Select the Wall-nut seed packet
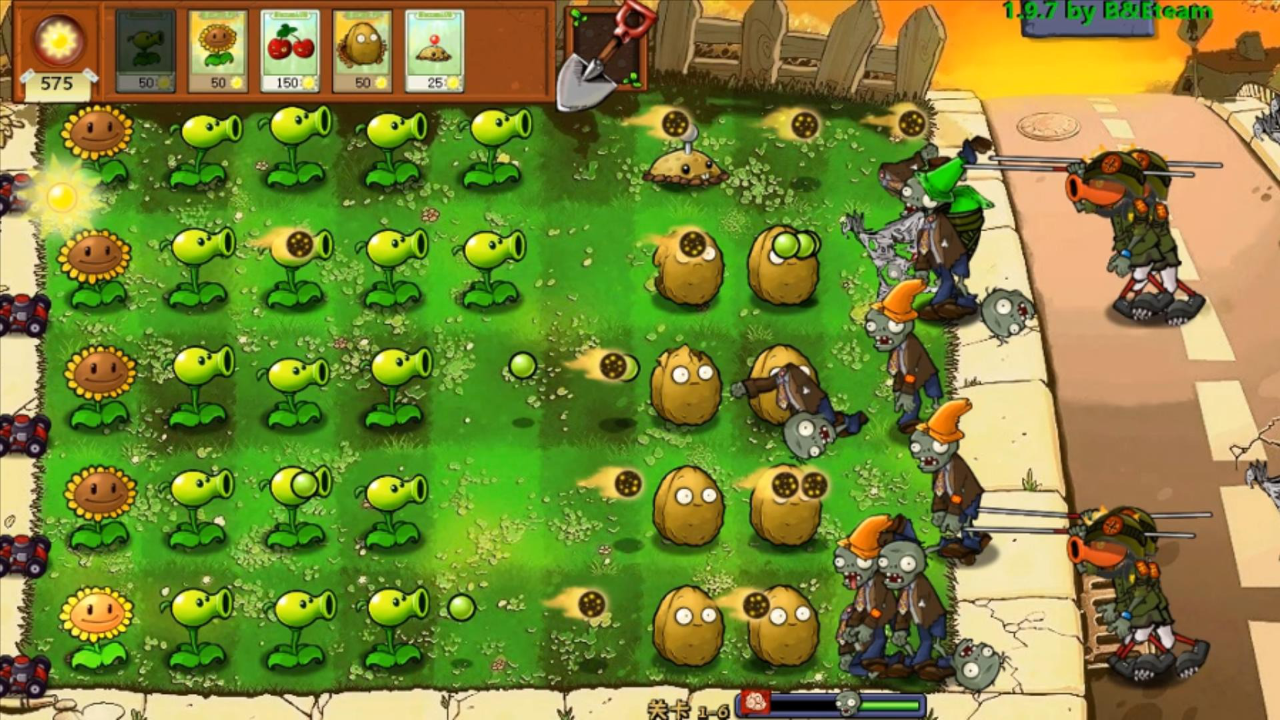1280x720 pixels. tap(362, 52)
